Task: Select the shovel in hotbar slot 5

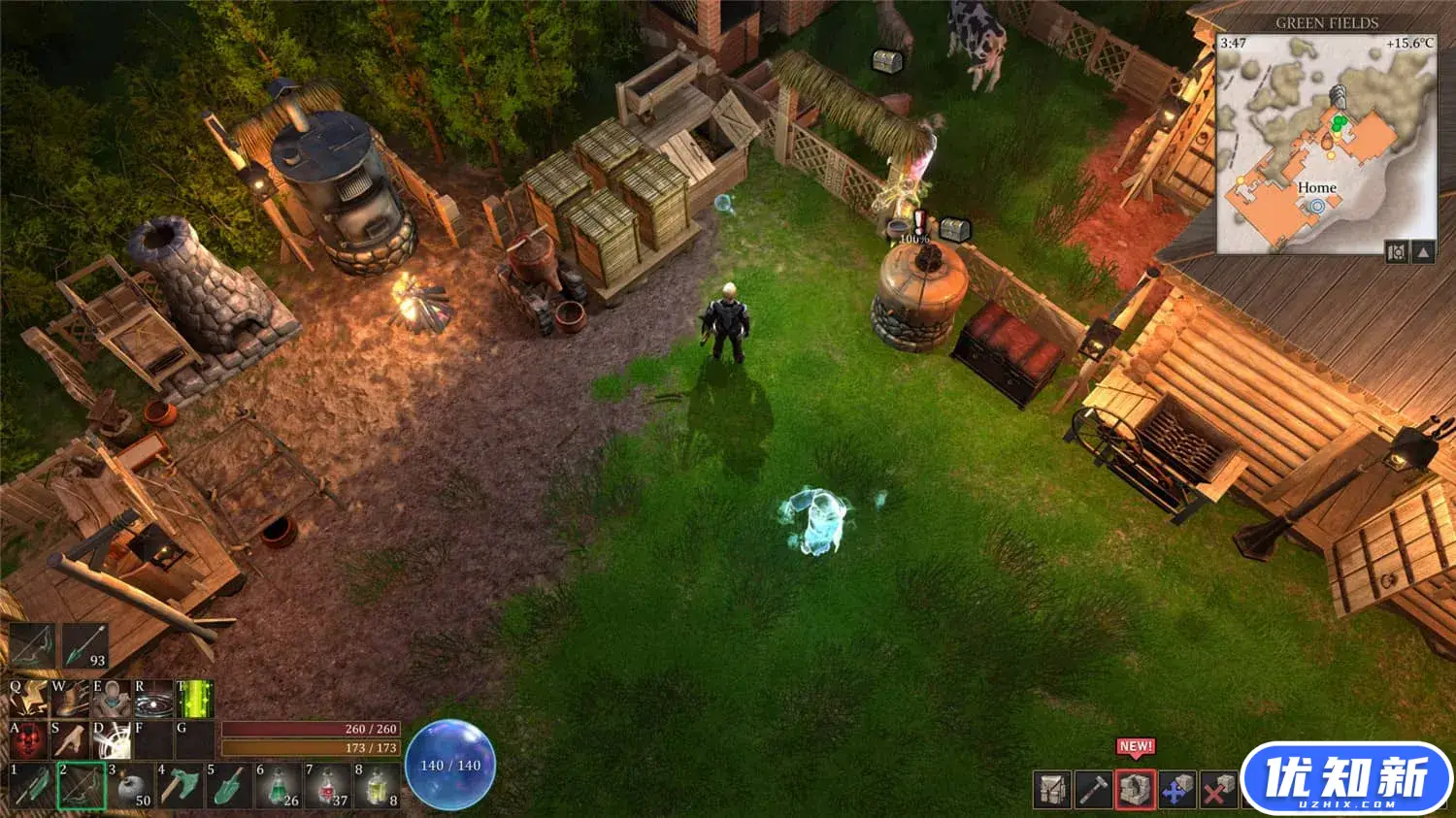Action: coord(229,786)
